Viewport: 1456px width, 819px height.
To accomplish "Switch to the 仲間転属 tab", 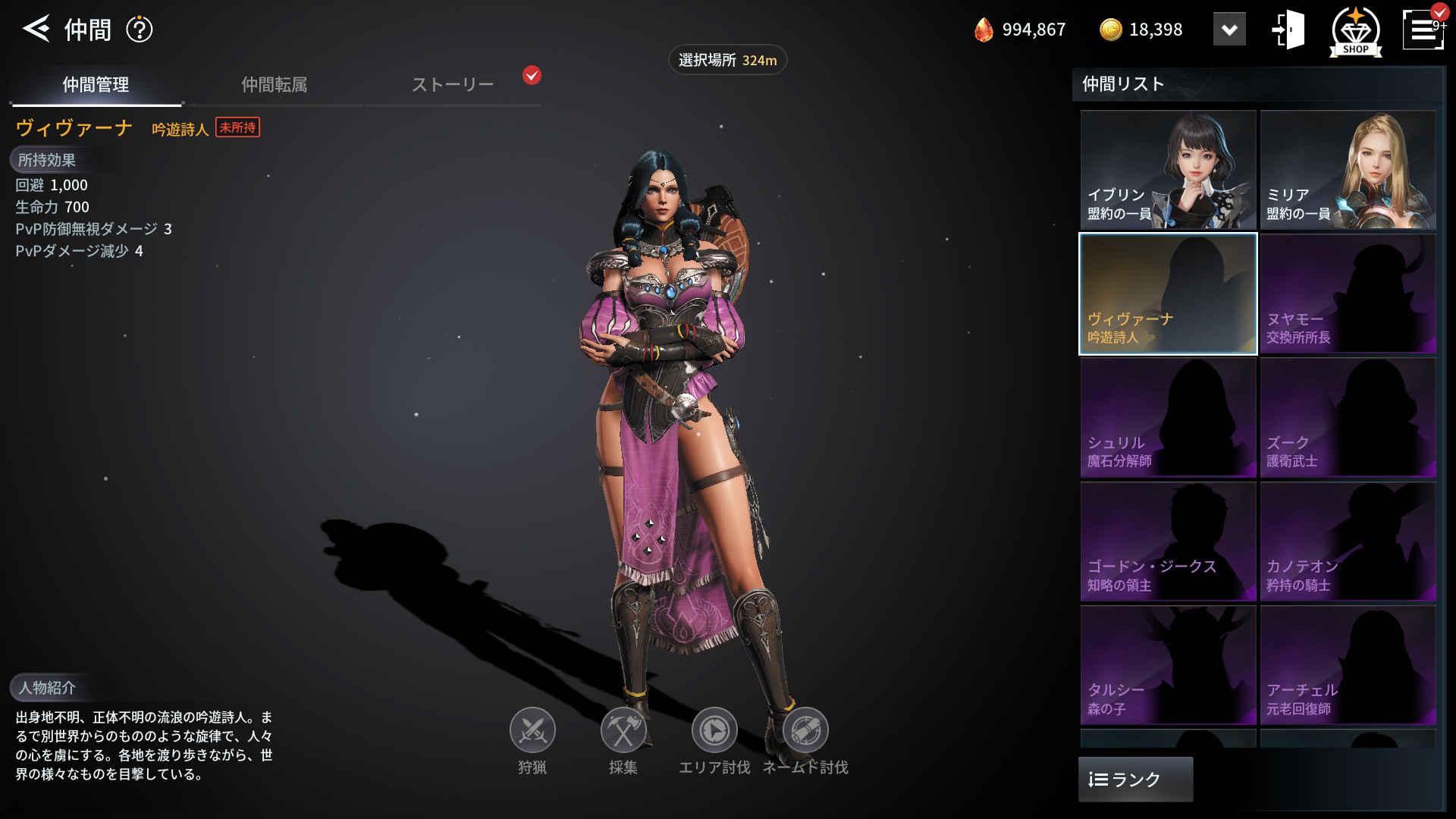I will click(x=274, y=84).
